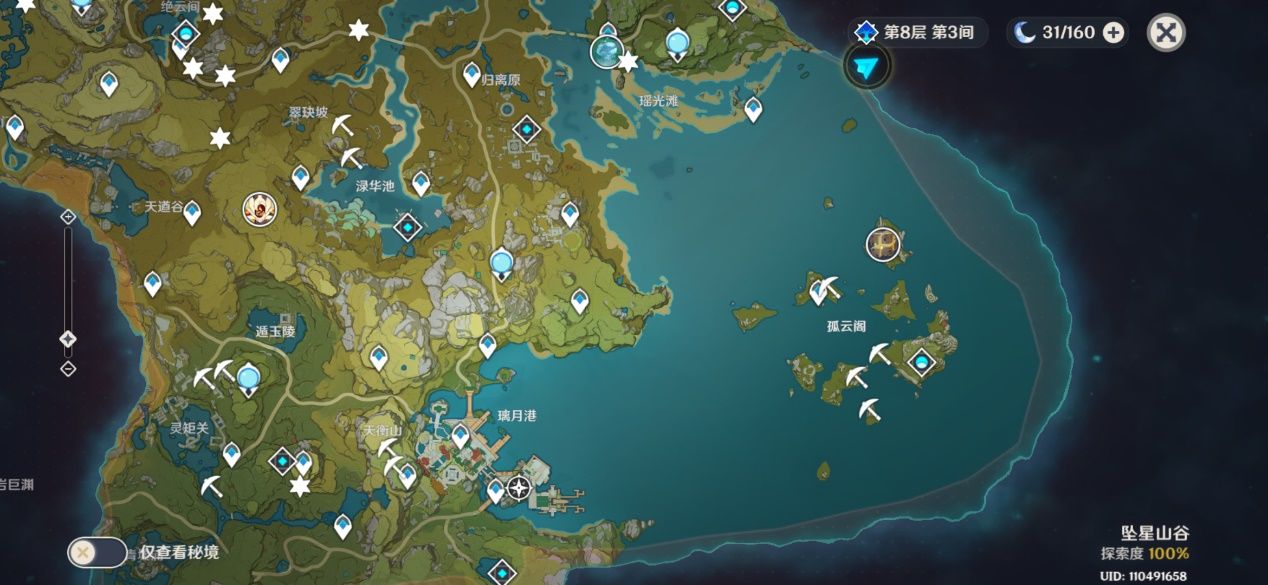Toggle the 仅查看秘境 switch

click(97, 552)
